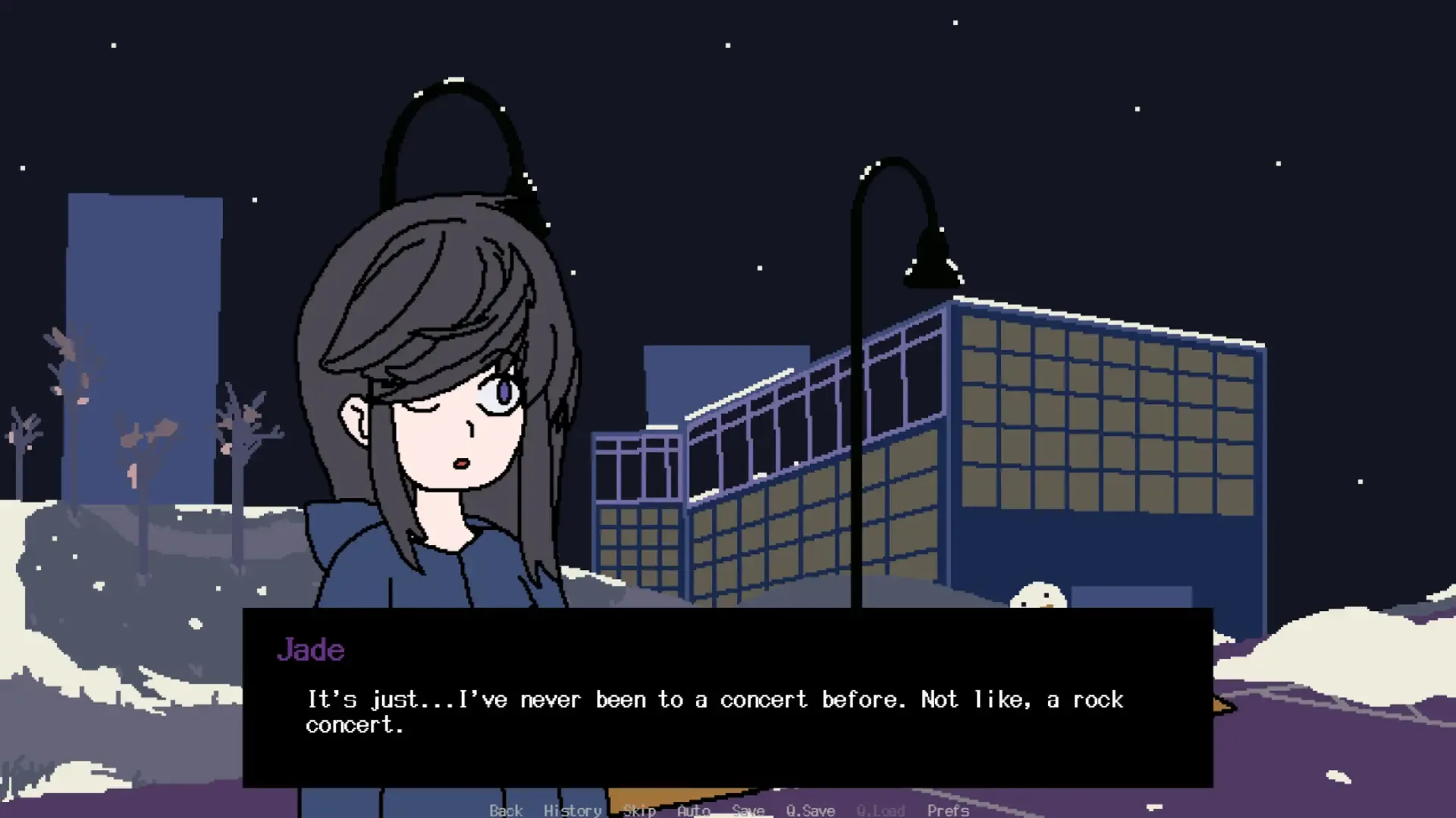The width and height of the screenshot is (1456, 818).
Task: Enable Skip mode from the quick menu
Action: [639, 810]
